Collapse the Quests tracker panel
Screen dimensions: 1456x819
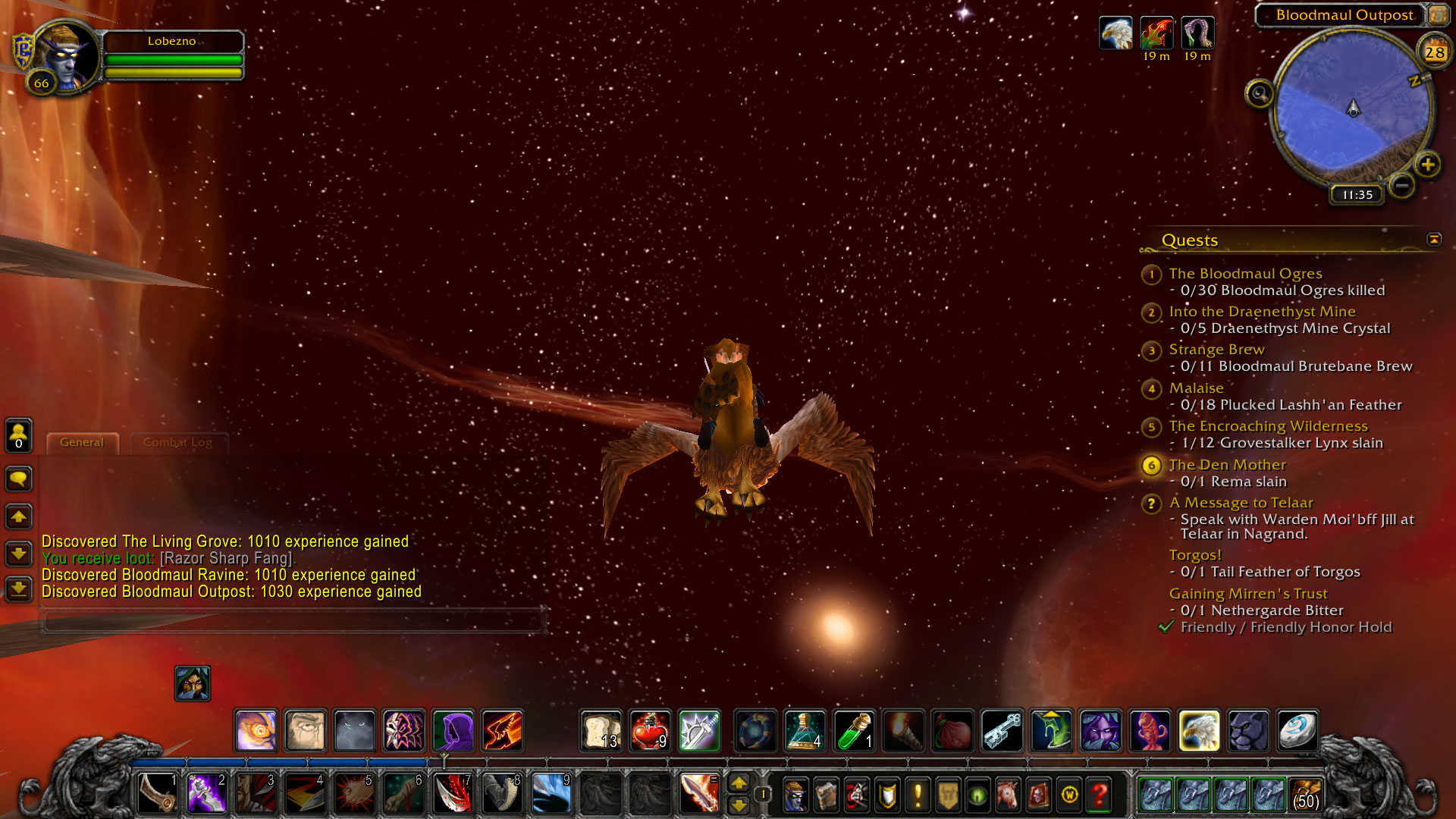point(1433,240)
